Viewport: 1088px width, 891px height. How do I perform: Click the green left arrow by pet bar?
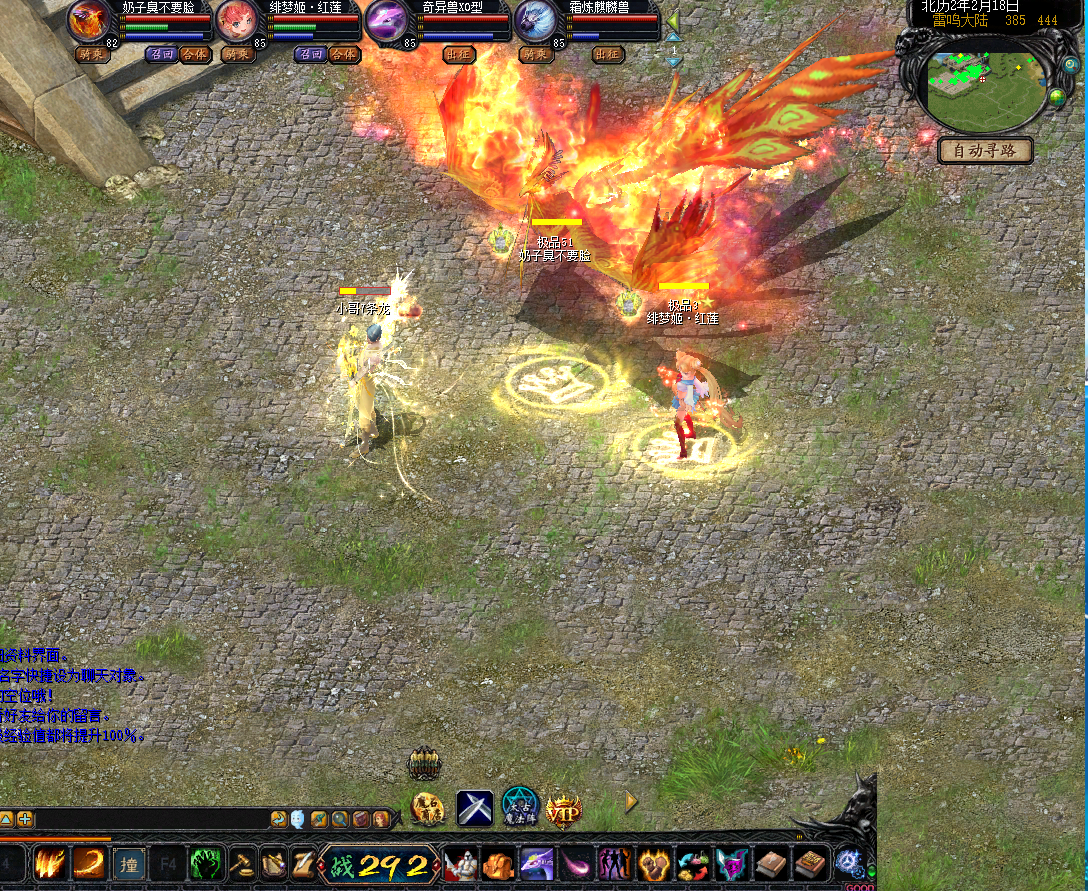coord(675,21)
